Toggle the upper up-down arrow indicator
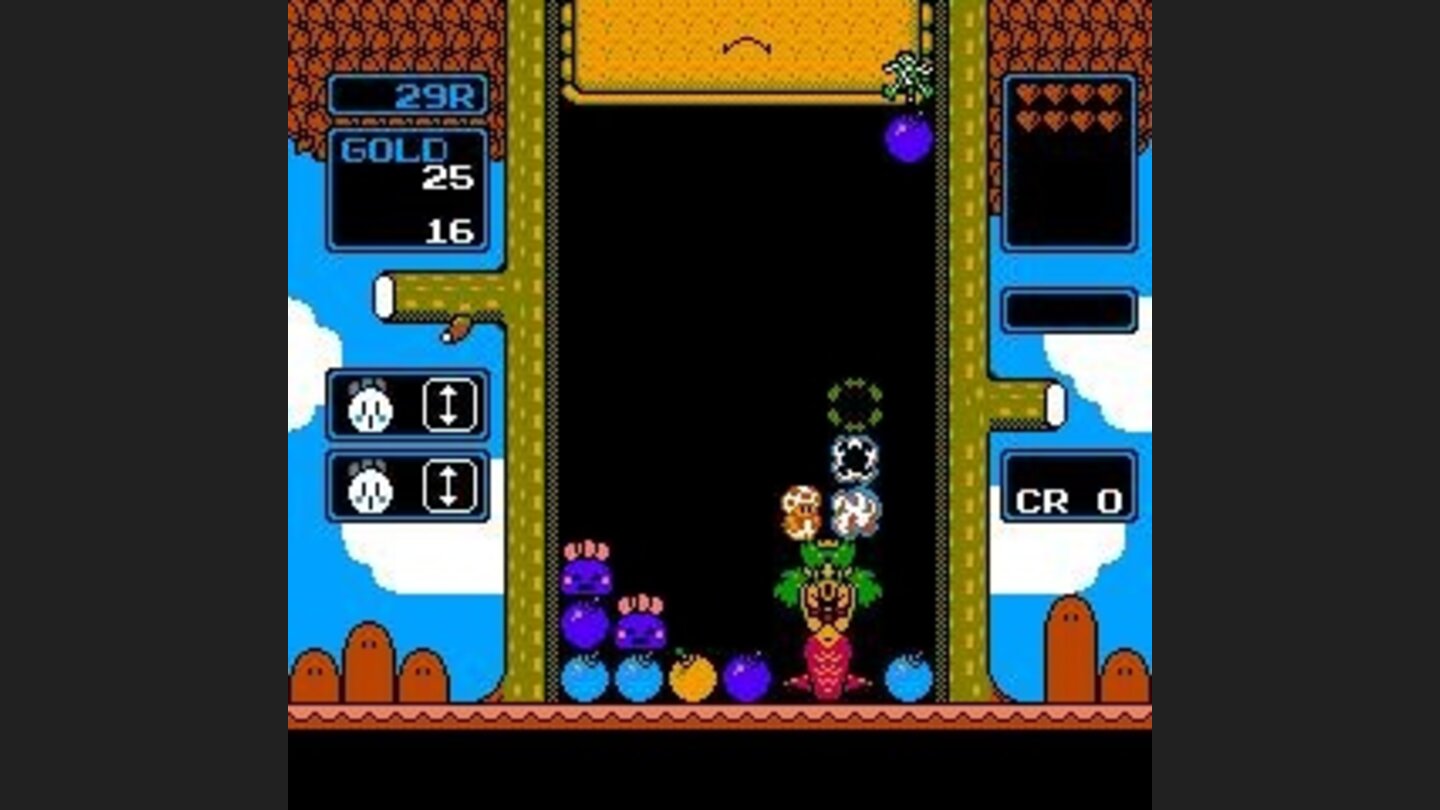The width and height of the screenshot is (1440, 810). tap(448, 407)
